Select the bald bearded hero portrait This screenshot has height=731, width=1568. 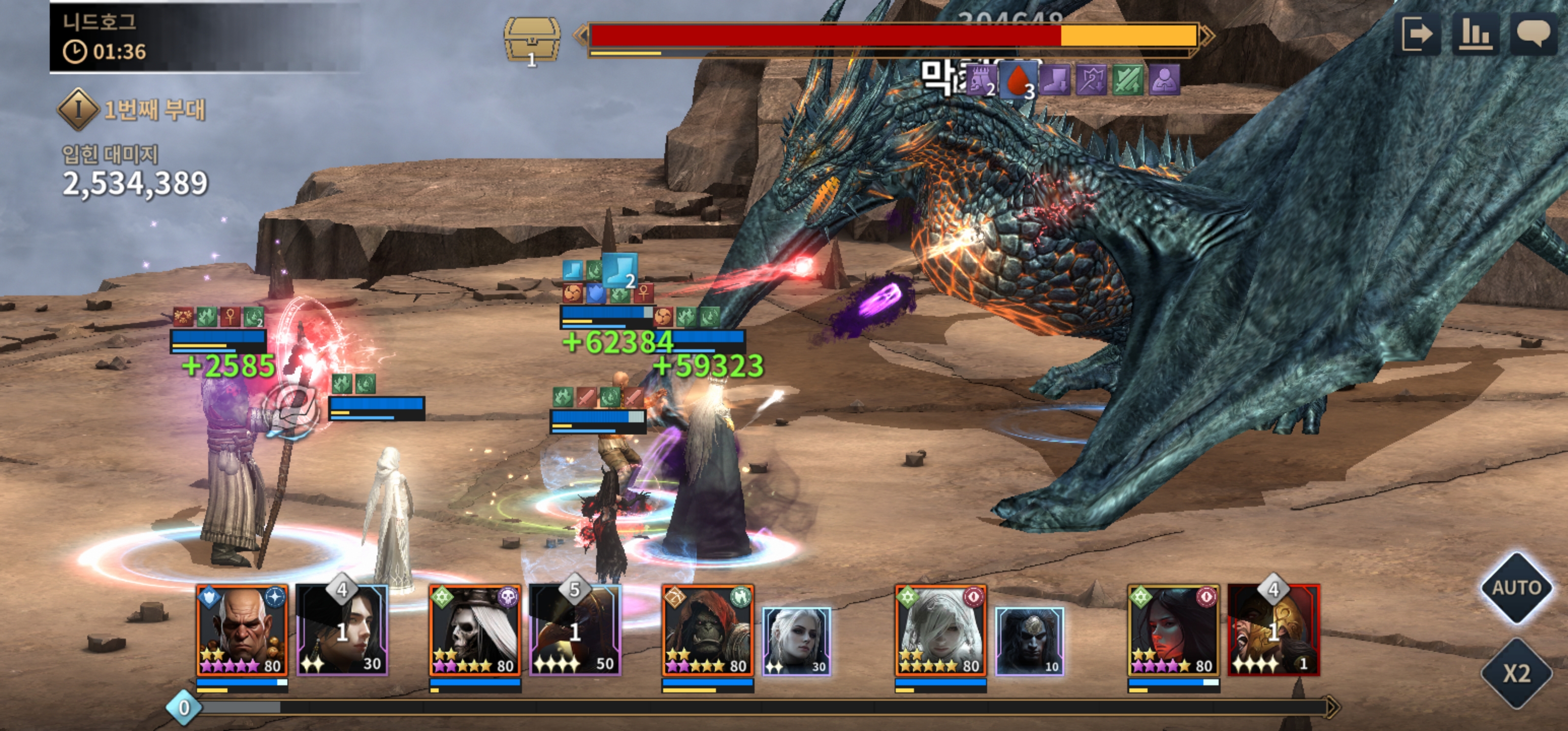pos(242,630)
